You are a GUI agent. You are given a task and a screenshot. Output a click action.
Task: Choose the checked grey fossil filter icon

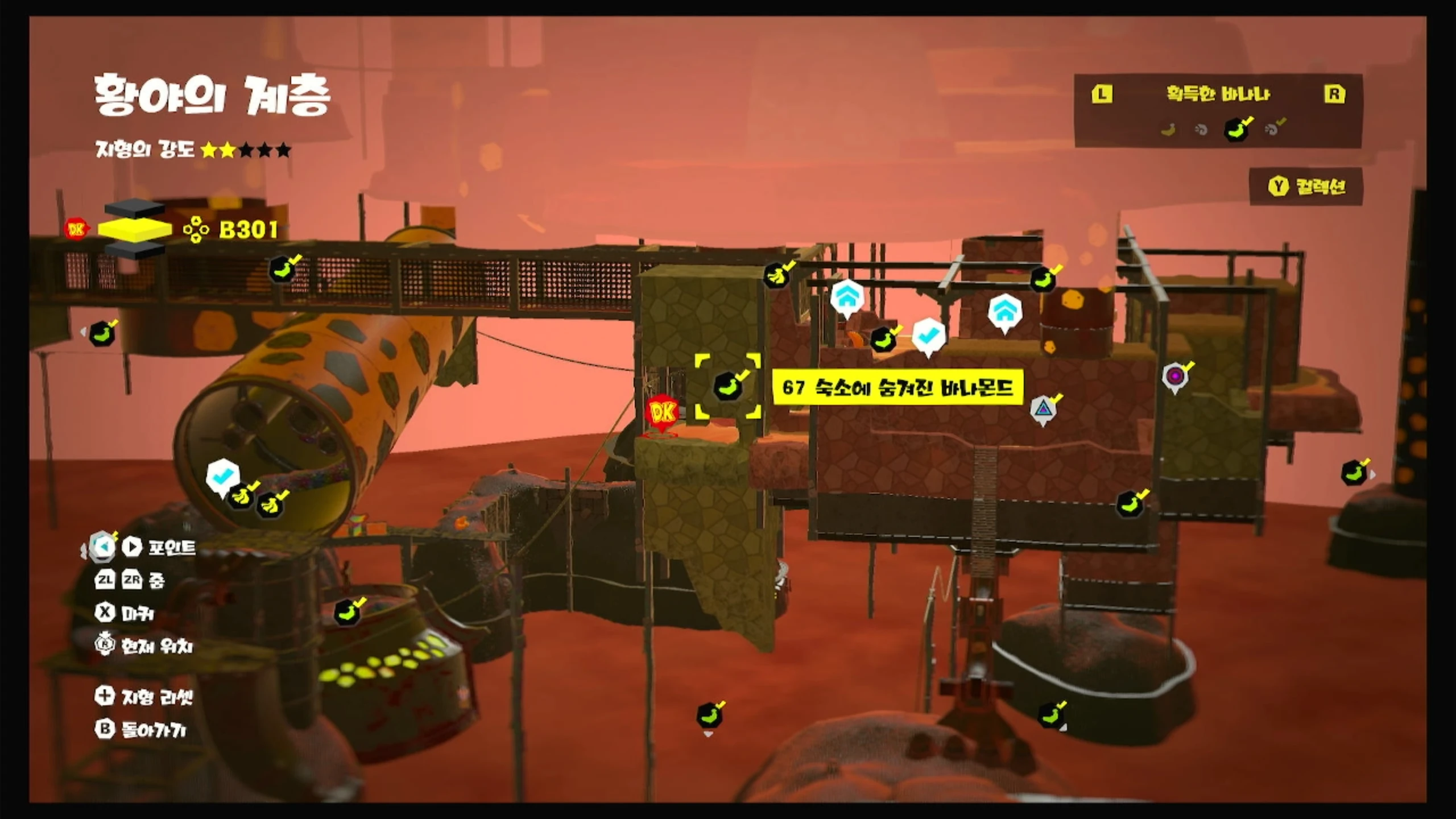click(x=1273, y=129)
